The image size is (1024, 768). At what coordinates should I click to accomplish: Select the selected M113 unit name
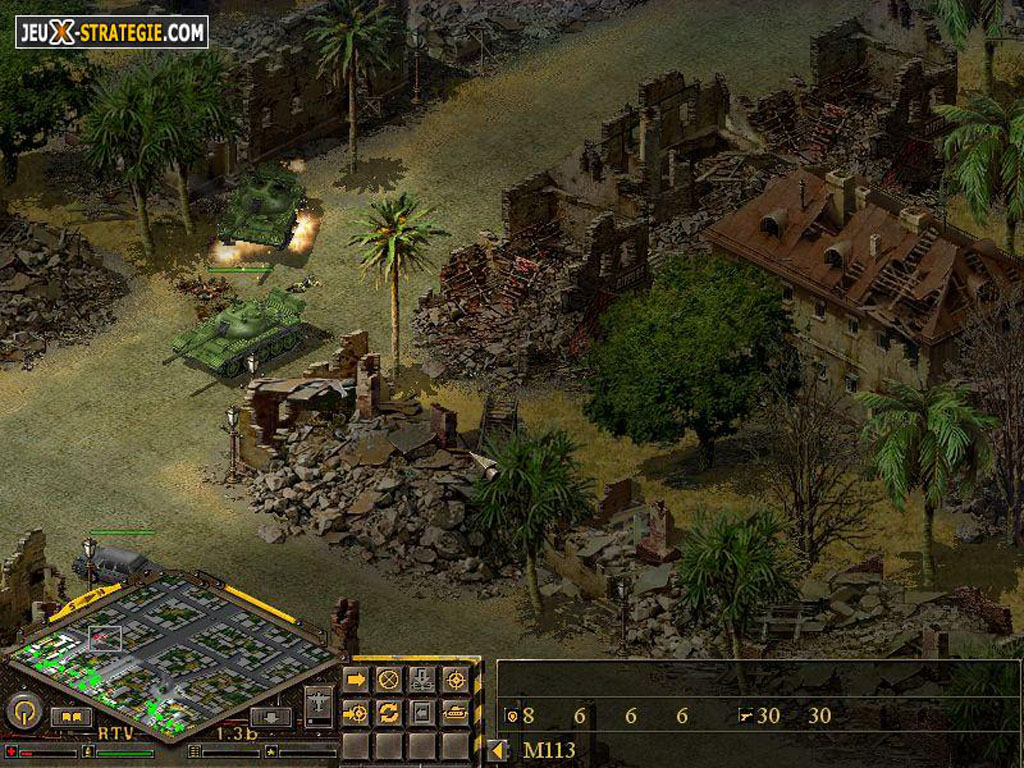[549, 750]
